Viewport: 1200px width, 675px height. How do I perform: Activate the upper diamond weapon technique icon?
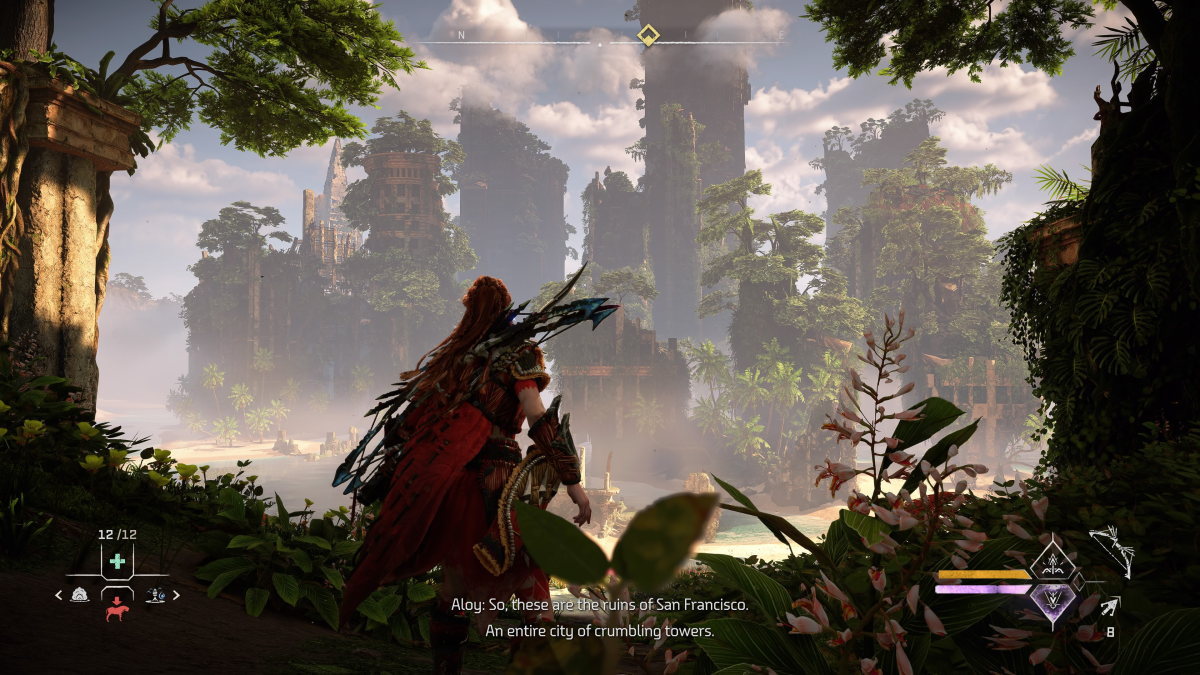tap(1052, 559)
